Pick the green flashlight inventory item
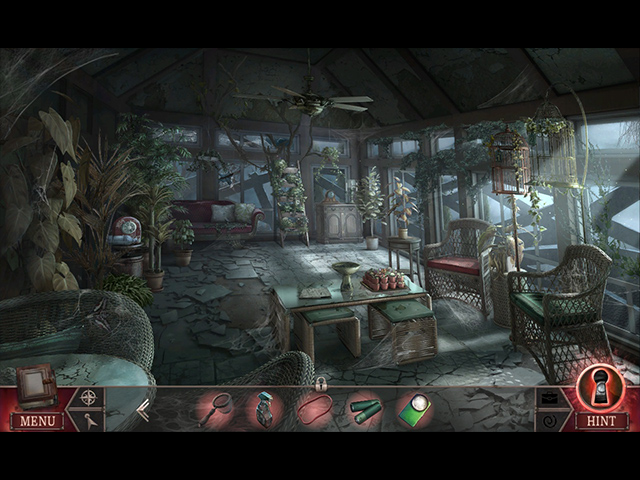 (x=414, y=410)
